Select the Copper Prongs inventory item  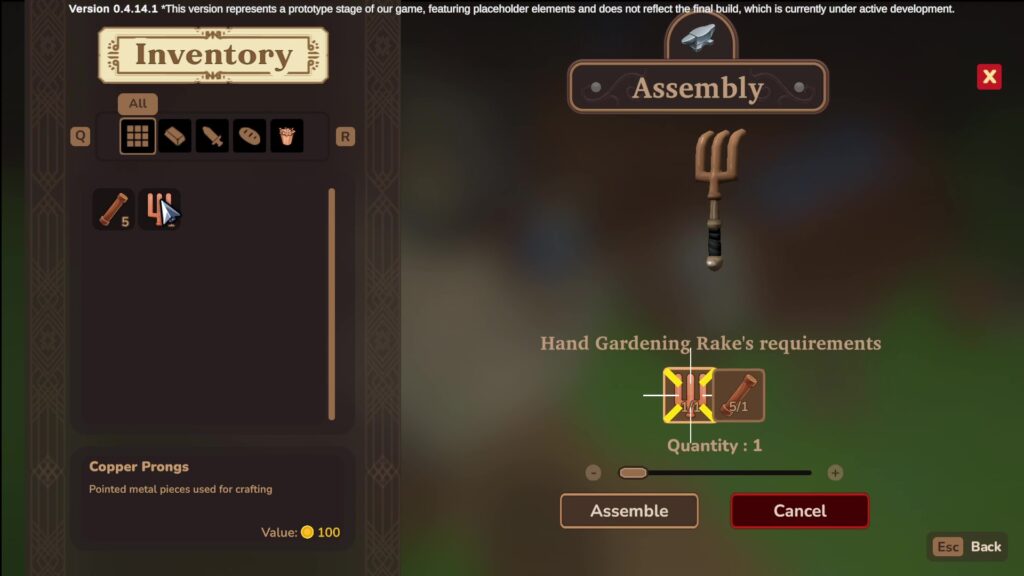click(158, 210)
